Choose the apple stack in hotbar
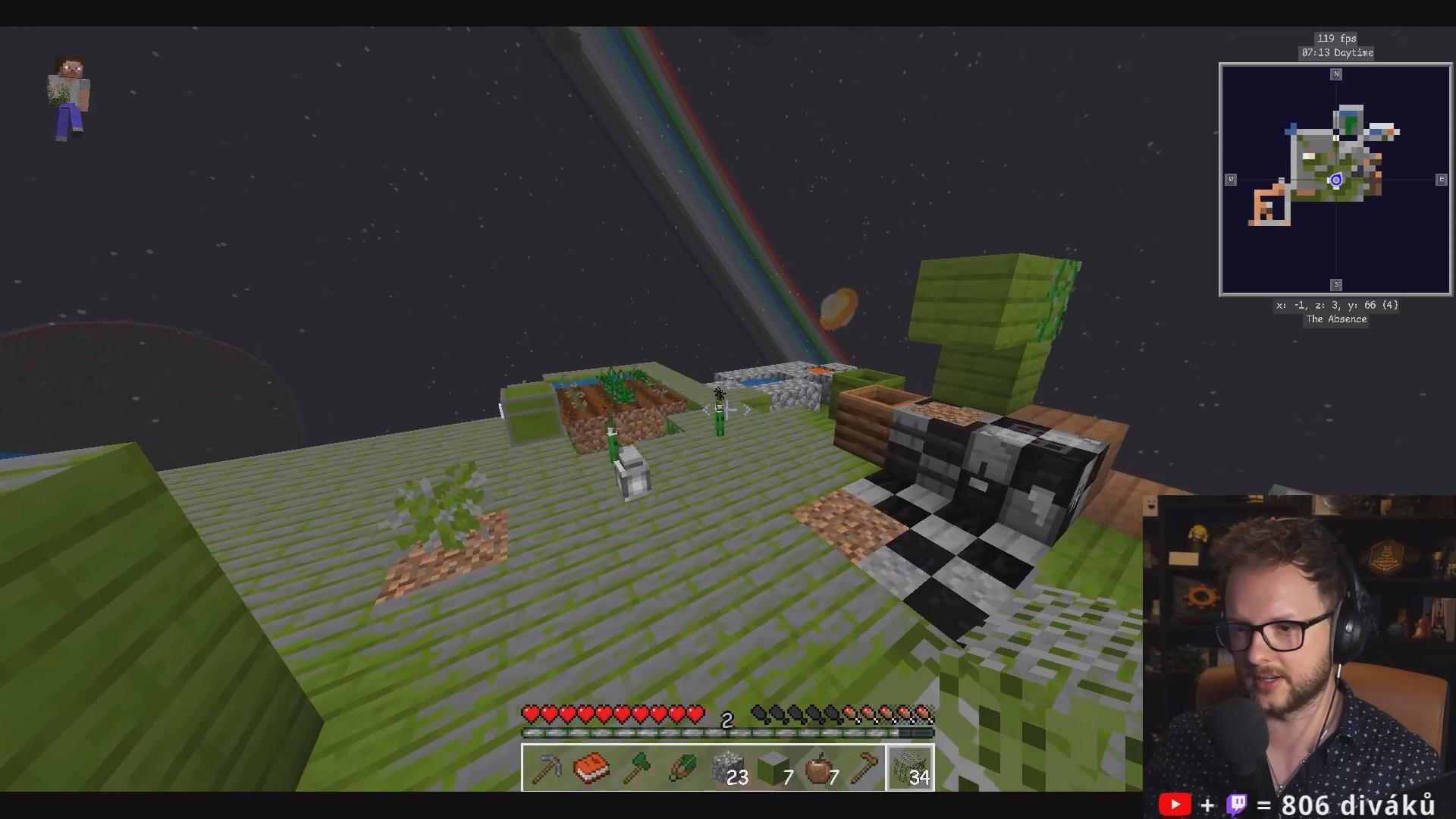The height and width of the screenshot is (819, 1456). point(819,768)
